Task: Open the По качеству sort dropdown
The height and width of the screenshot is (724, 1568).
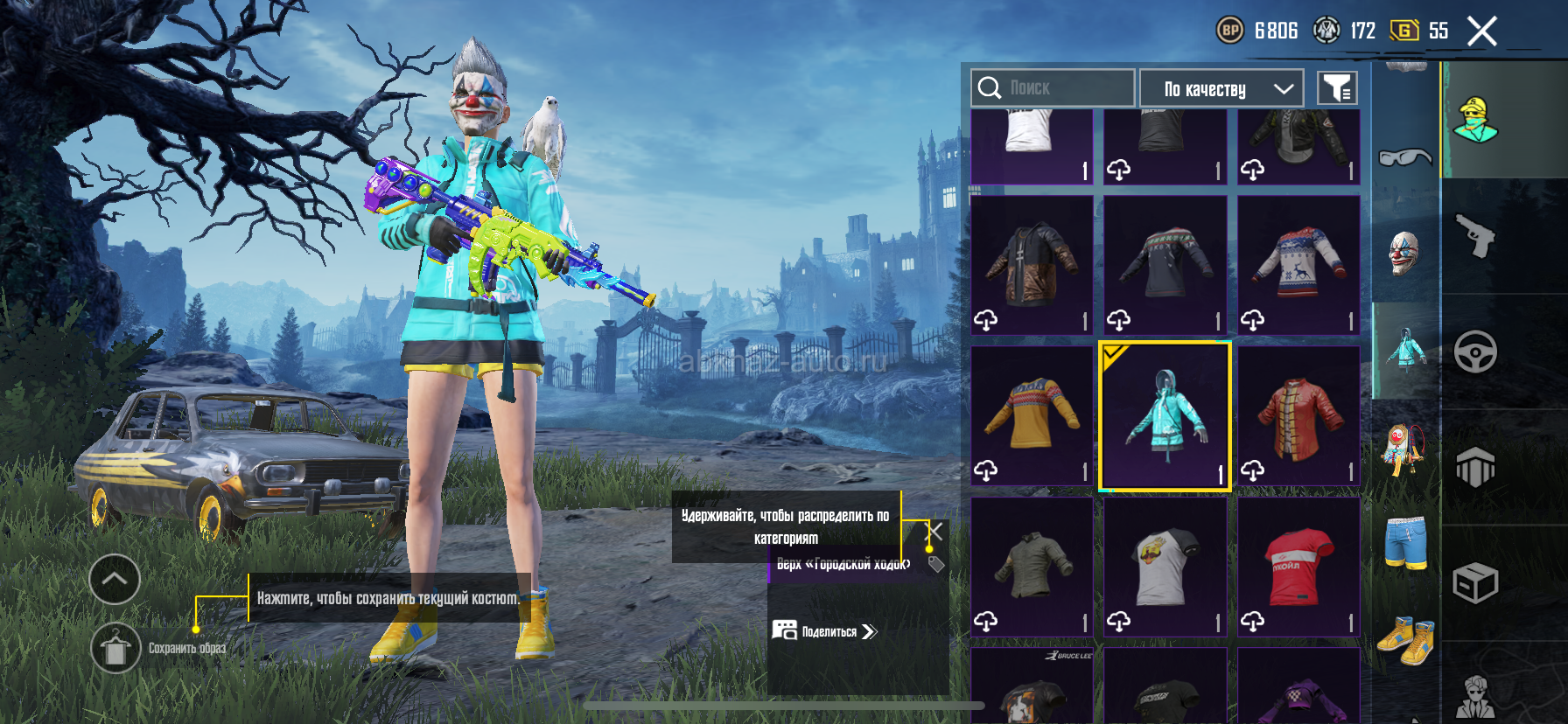Action: click(x=1221, y=88)
